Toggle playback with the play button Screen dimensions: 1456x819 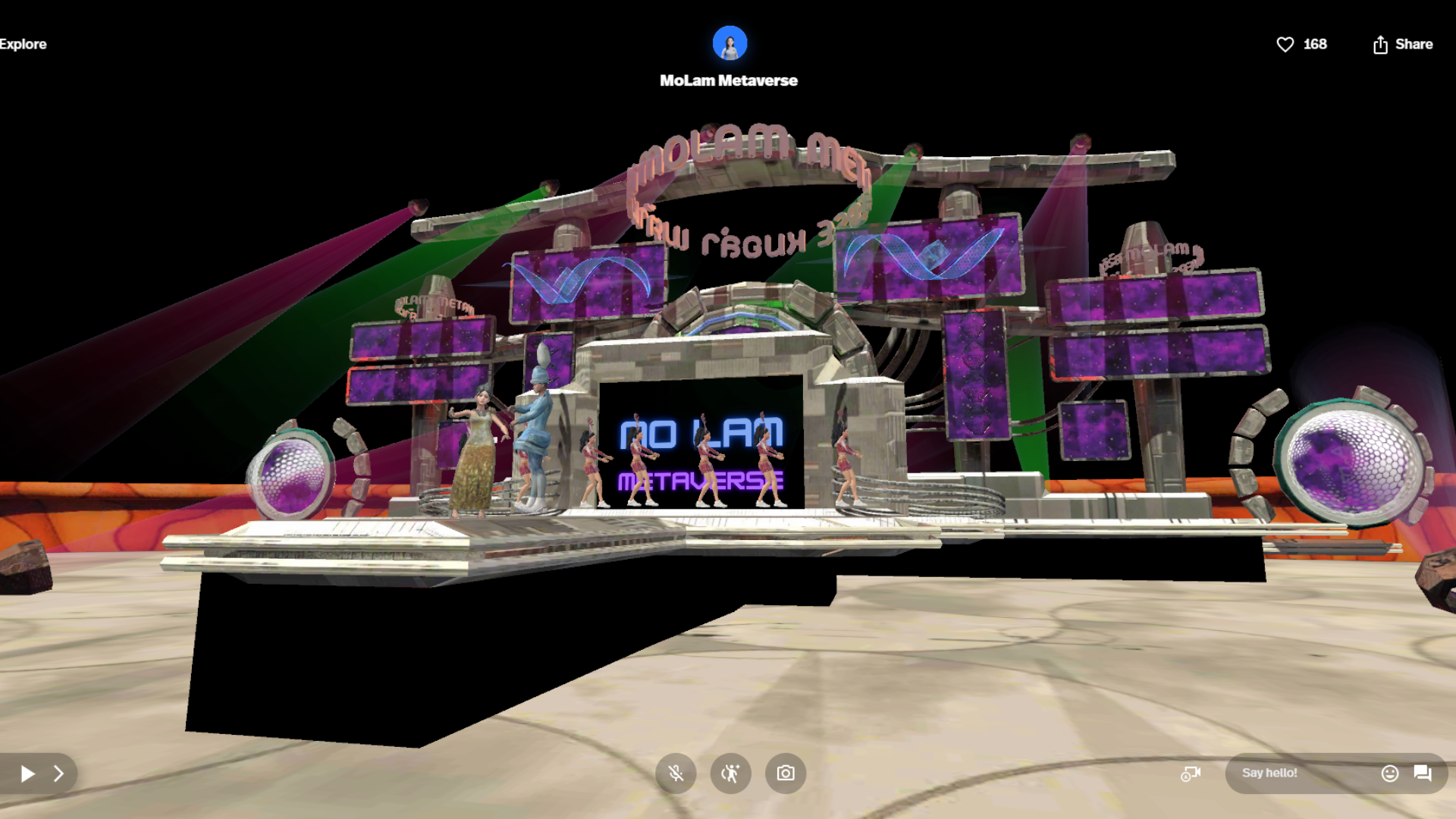point(28,773)
